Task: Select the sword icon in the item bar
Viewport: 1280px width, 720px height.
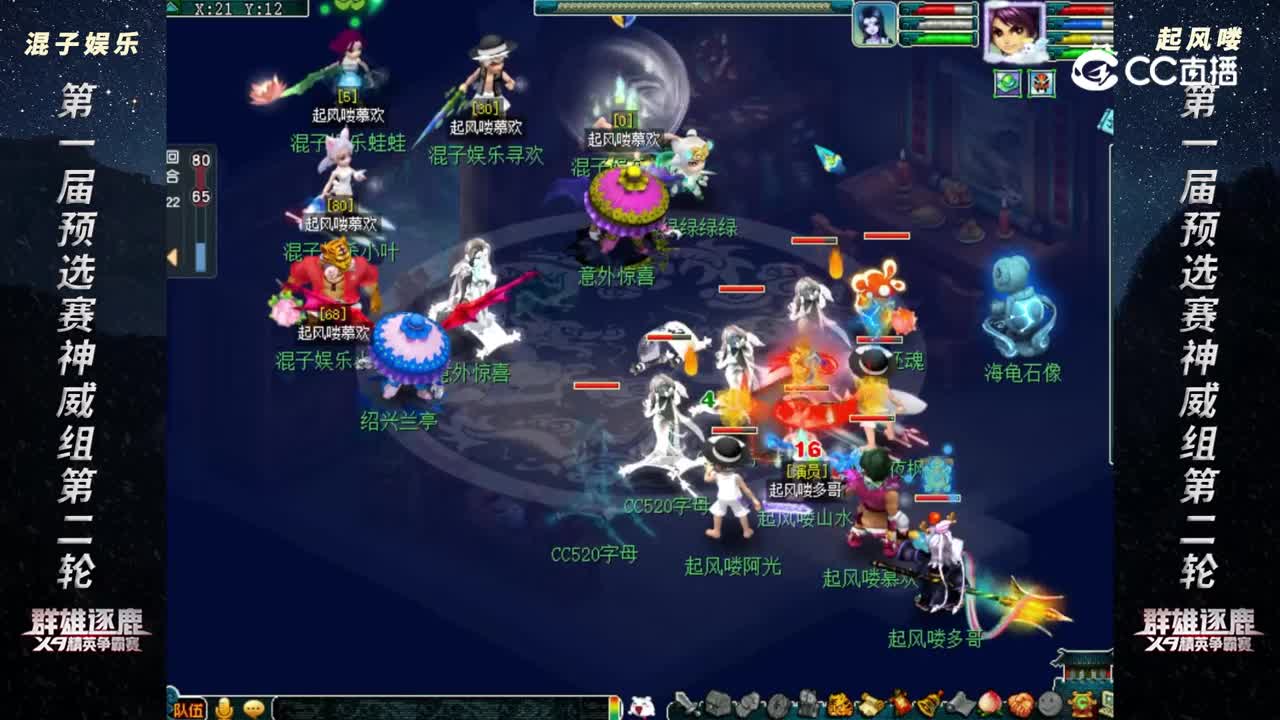Action: tap(685, 706)
